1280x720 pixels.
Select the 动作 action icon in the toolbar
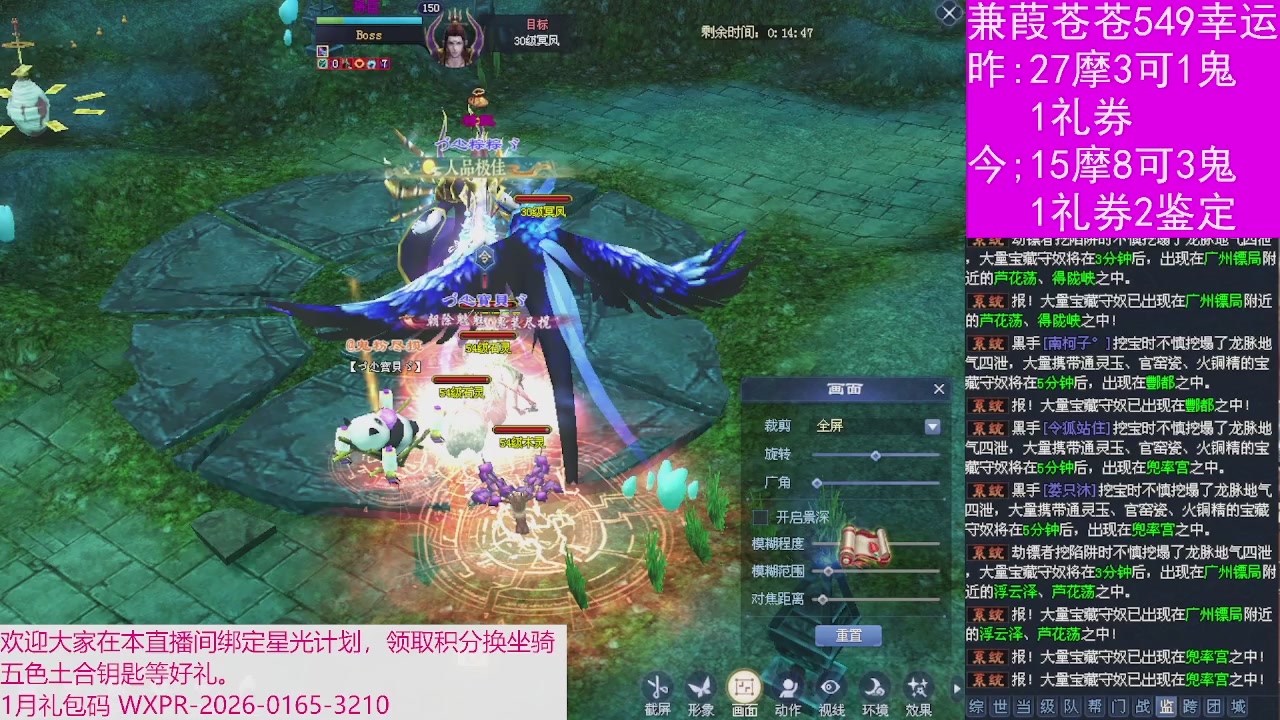(788, 685)
